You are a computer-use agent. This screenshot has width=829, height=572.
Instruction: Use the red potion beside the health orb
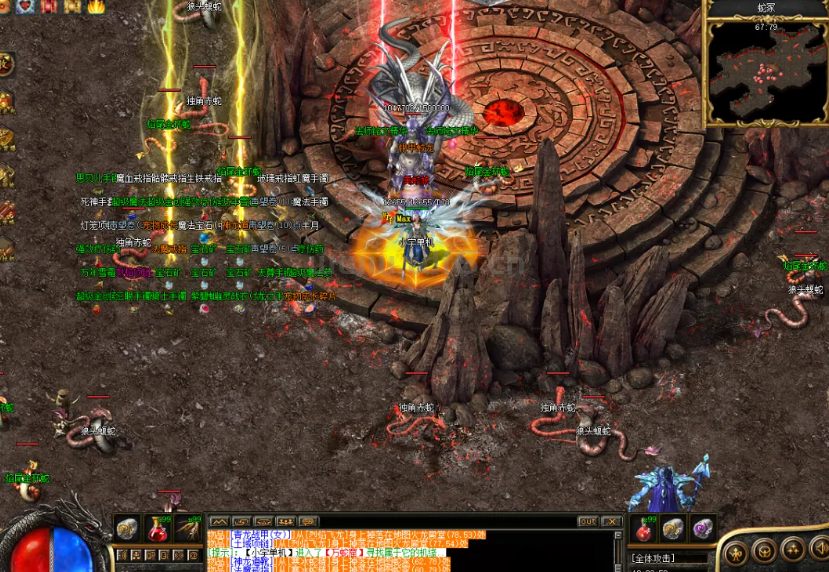coord(158,527)
